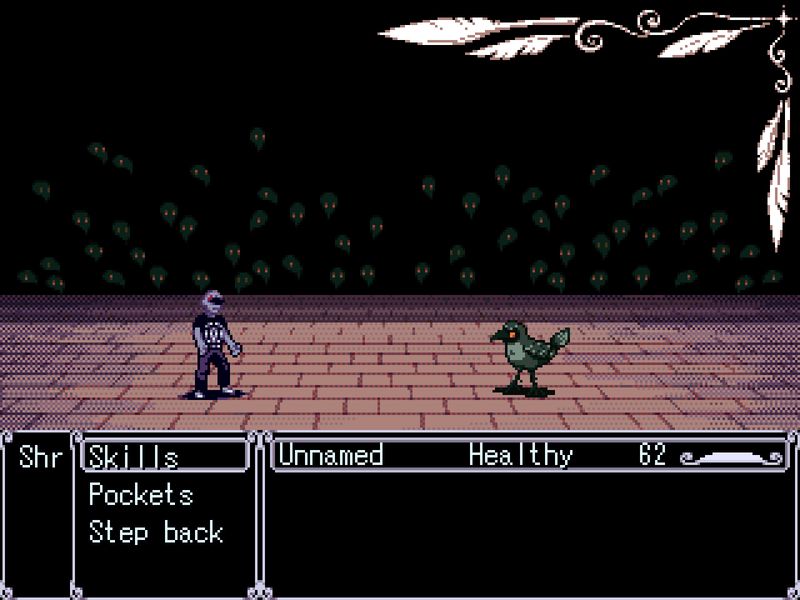Target the Unnamed enemy row

pos(330,456)
